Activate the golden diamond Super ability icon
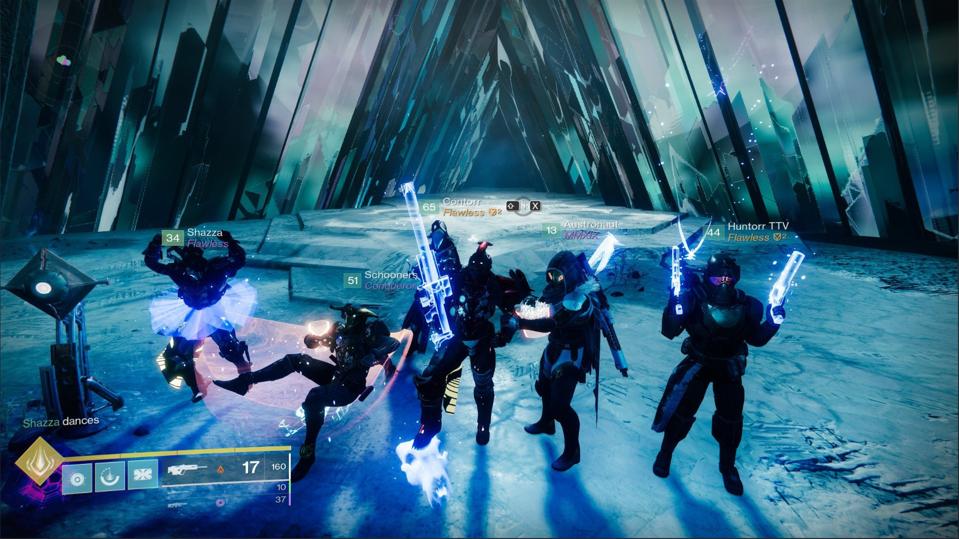Image resolution: width=959 pixels, height=539 pixels. pyautogui.click(x=40, y=461)
